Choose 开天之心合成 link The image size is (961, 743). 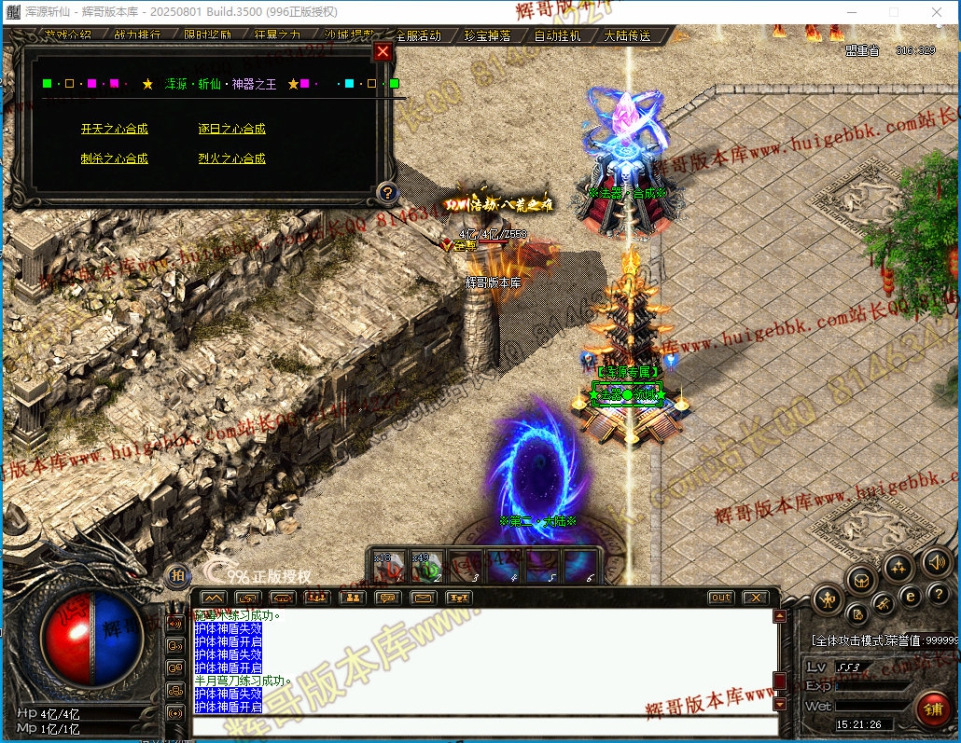pos(114,129)
